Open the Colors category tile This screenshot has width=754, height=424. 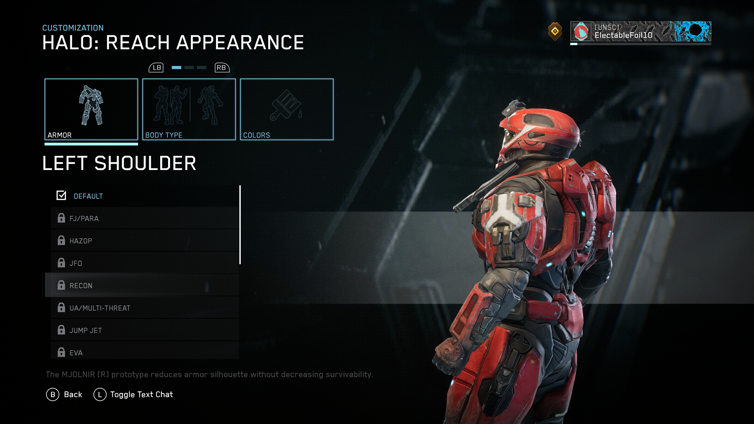pyautogui.click(x=287, y=109)
